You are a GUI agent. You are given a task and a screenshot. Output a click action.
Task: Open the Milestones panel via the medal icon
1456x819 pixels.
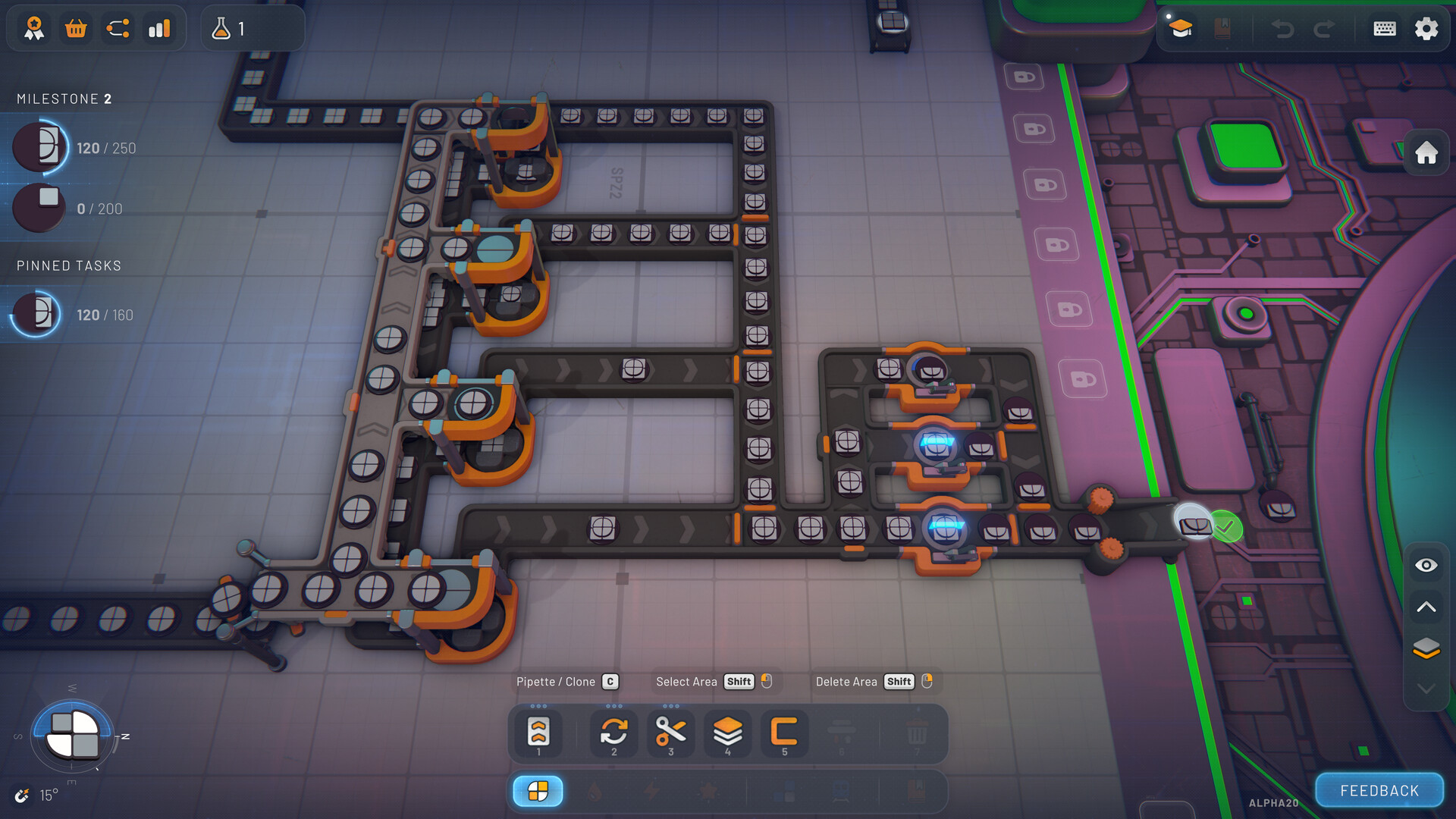32,29
